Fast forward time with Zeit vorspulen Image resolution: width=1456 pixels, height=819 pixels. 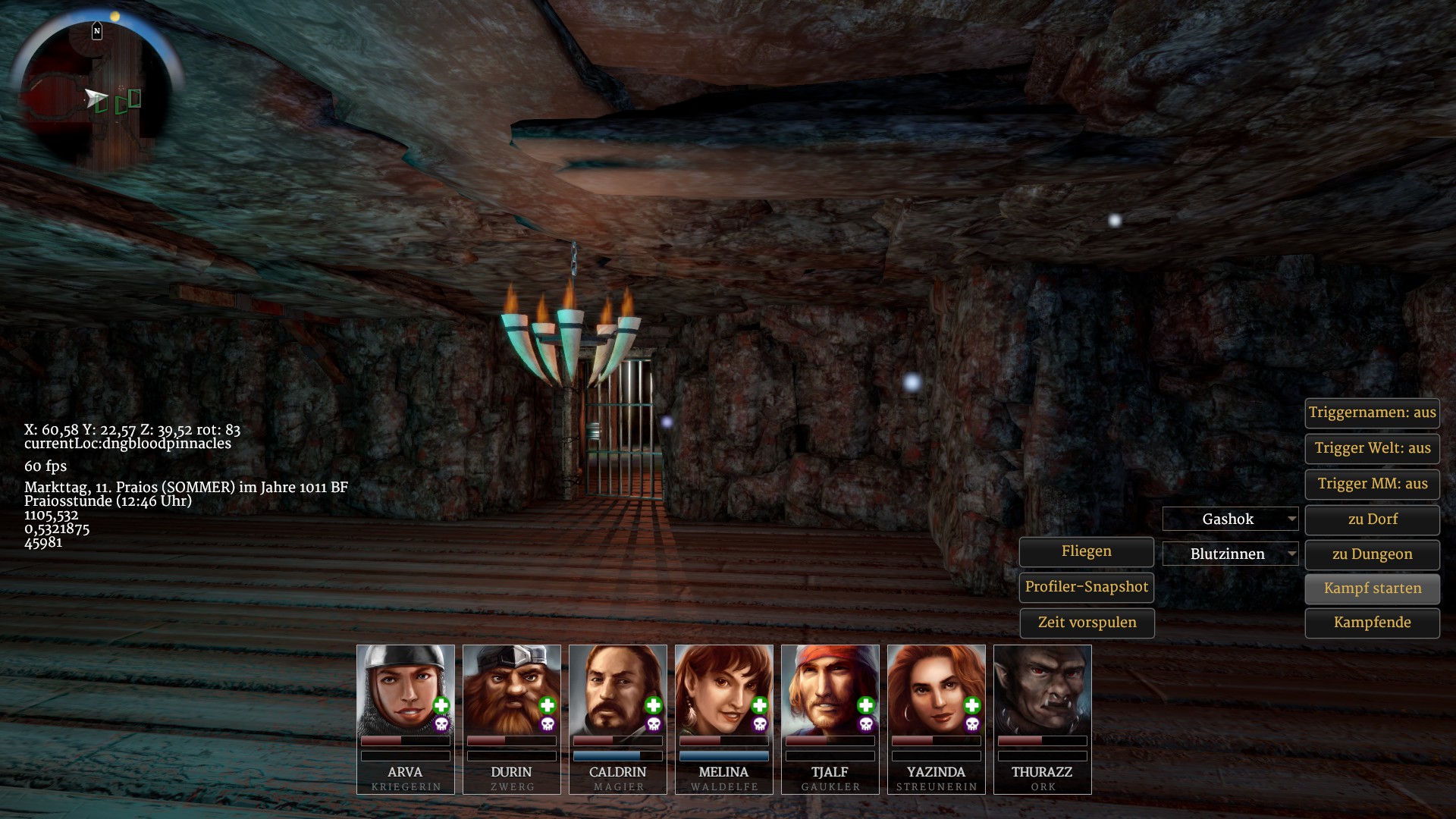coord(1086,623)
